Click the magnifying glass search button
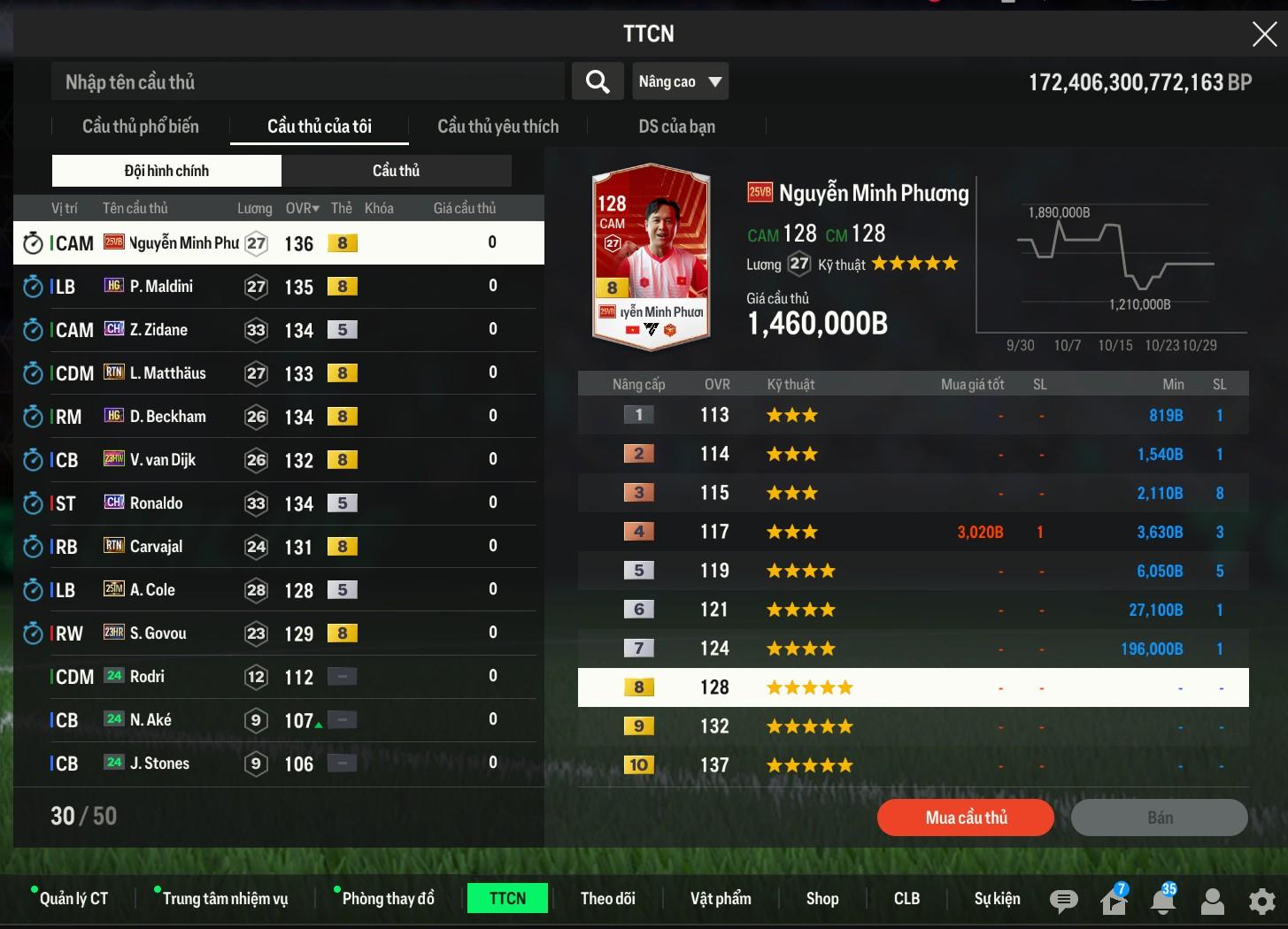Screen dimensions: 1288x929 [598, 82]
